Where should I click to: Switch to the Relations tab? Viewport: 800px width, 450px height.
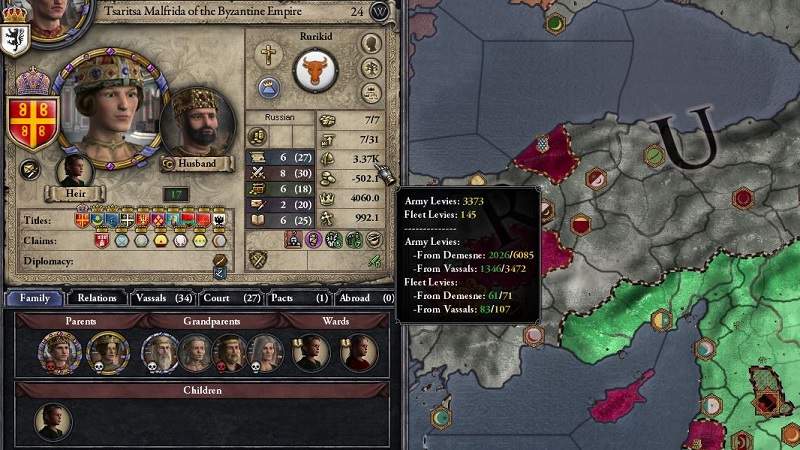pyautogui.click(x=99, y=297)
